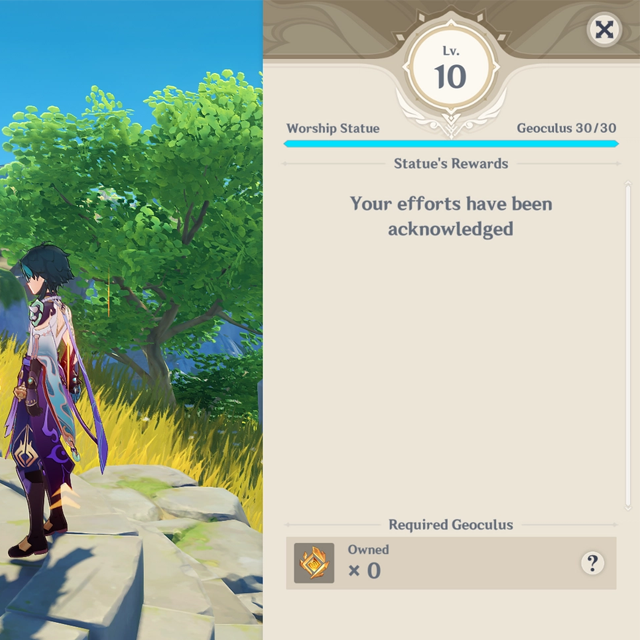
Task: Close the Worship Statue panel
Action: point(604,30)
